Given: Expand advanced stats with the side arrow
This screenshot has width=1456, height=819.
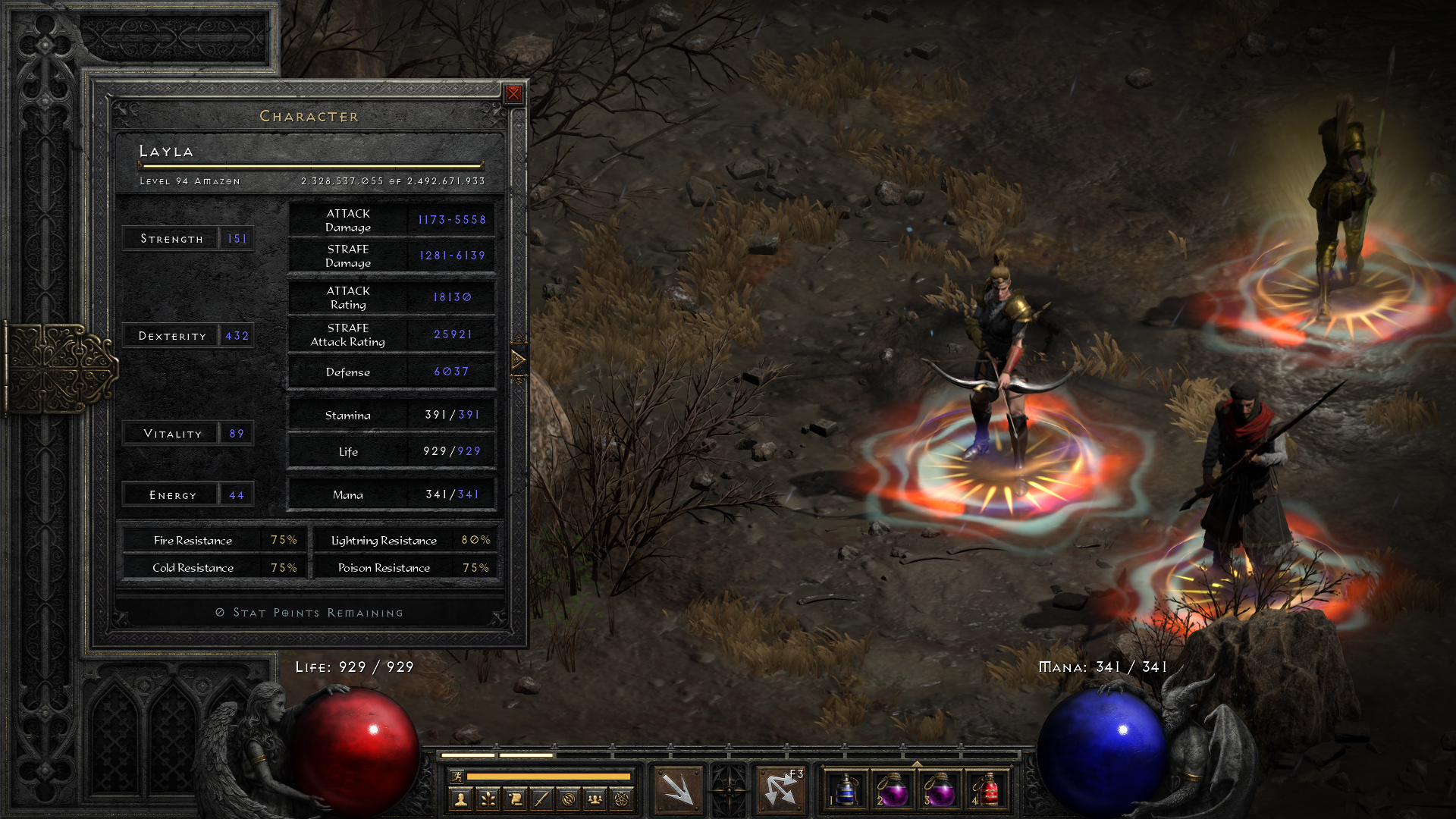Looking at the screenshot, I should [519, 359].
